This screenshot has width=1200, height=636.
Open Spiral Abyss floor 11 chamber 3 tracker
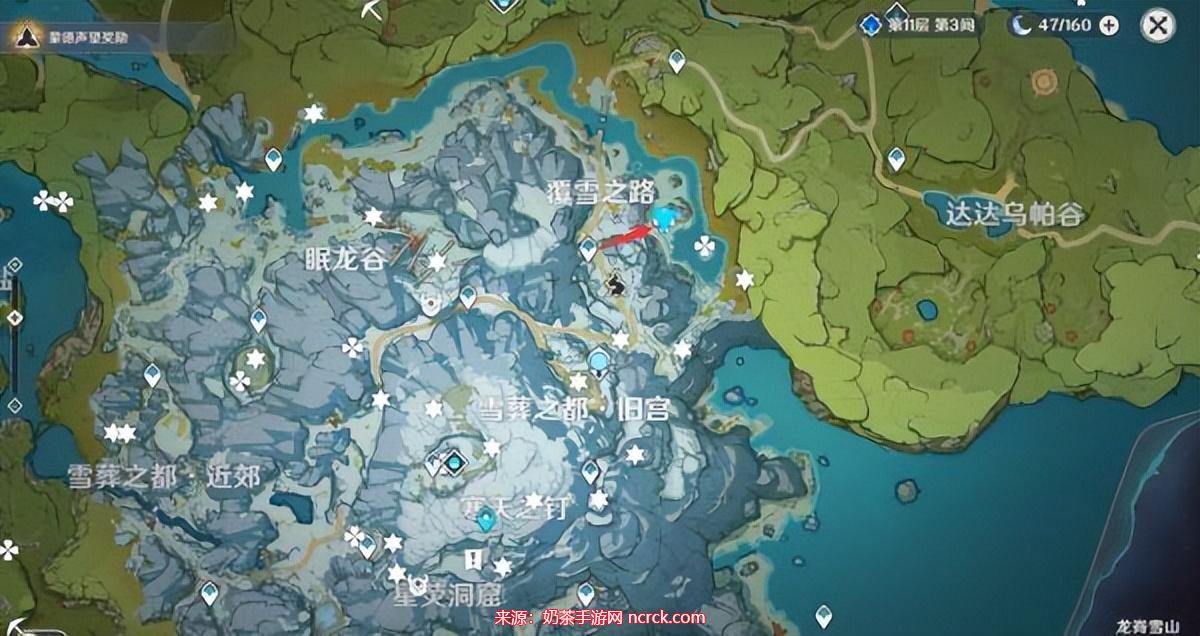pos(918,25)
